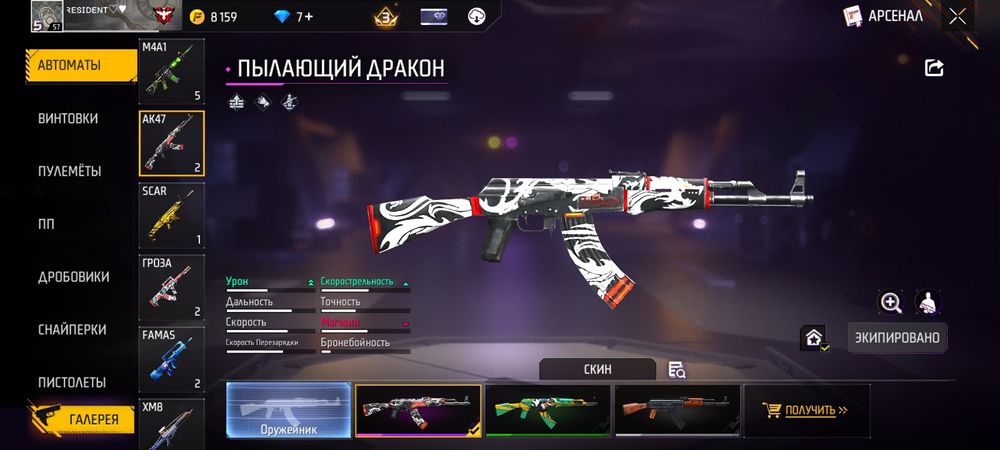
Task: Zoom in on weapon with magnifier icon
Action: pyautogui.click(x=890, y=302)
